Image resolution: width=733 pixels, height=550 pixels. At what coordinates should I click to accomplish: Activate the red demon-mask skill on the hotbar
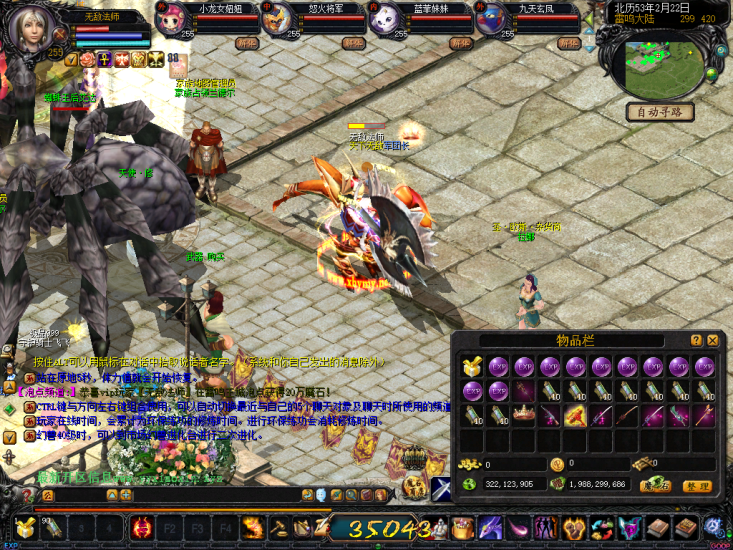coord(142,528)
